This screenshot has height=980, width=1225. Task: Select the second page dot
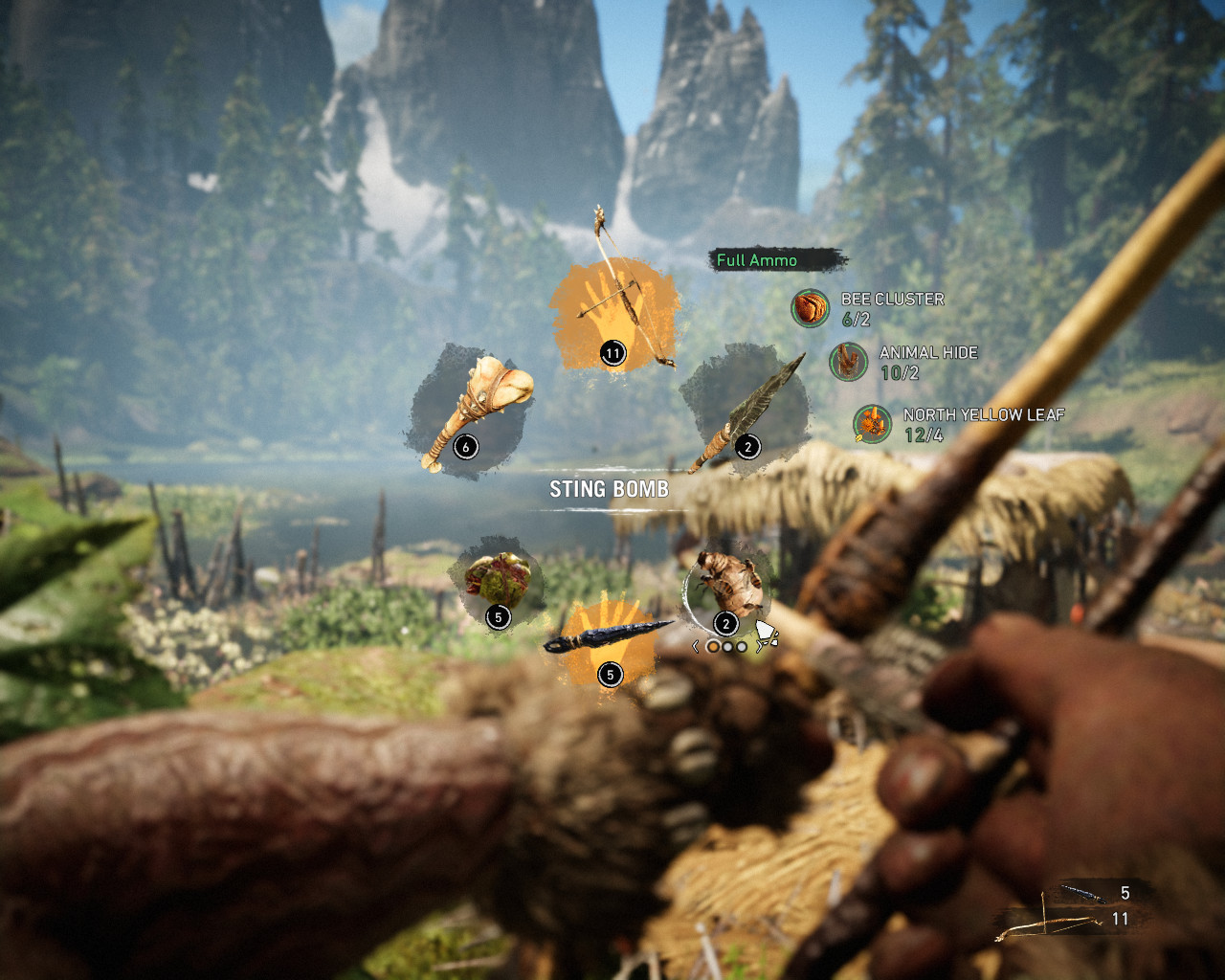tap(726, 645)
